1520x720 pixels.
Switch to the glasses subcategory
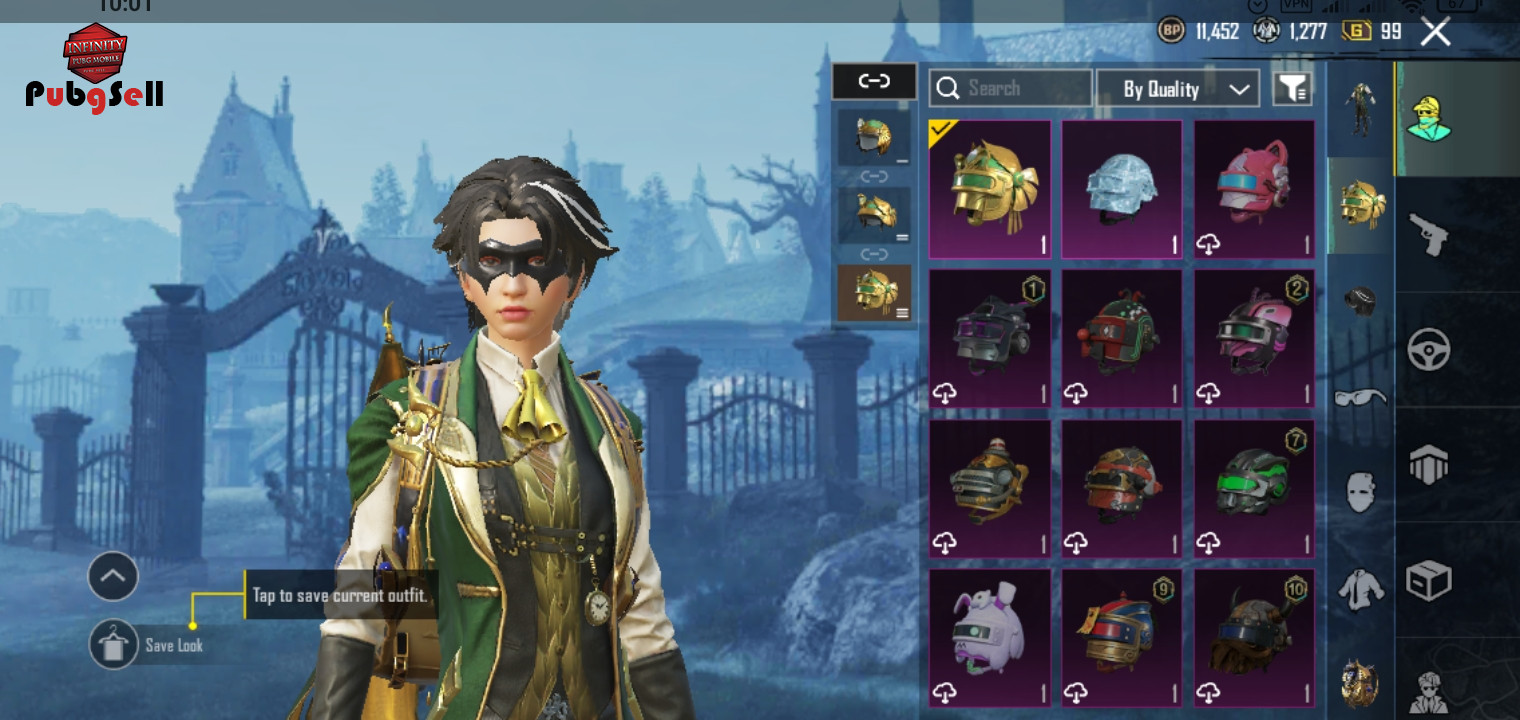[1360, 398]
